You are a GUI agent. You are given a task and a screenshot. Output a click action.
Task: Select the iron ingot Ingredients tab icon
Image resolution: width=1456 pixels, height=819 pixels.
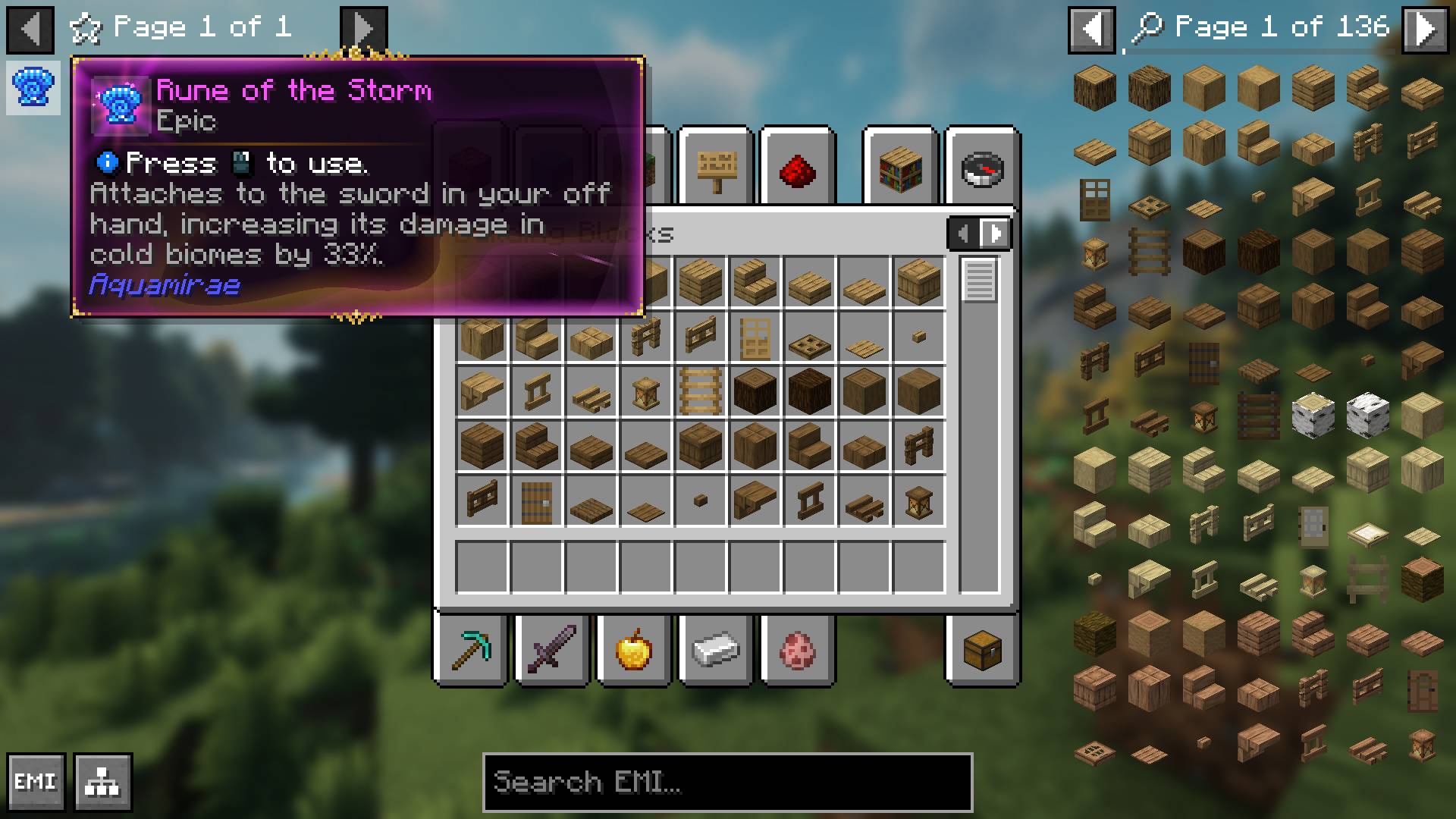pos(715,651)
